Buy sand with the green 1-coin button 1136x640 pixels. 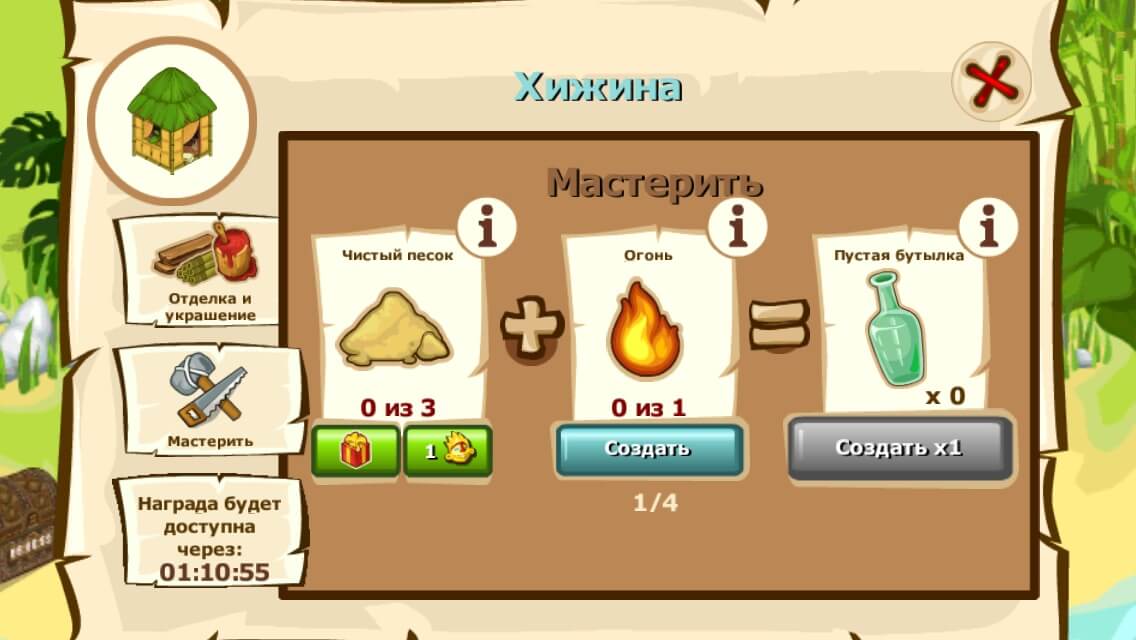447,452
